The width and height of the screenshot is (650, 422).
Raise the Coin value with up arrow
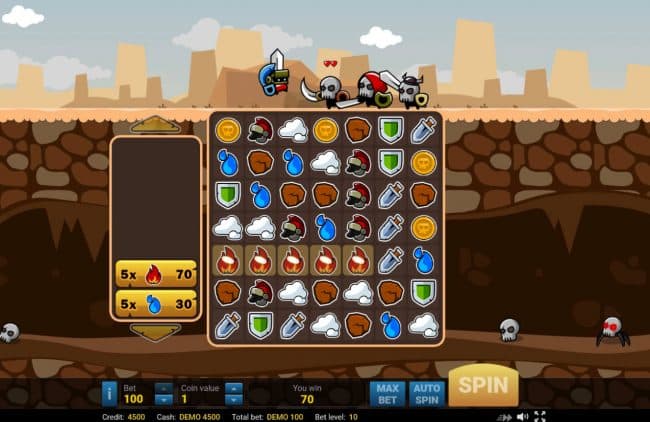click(x=233, y=387)
